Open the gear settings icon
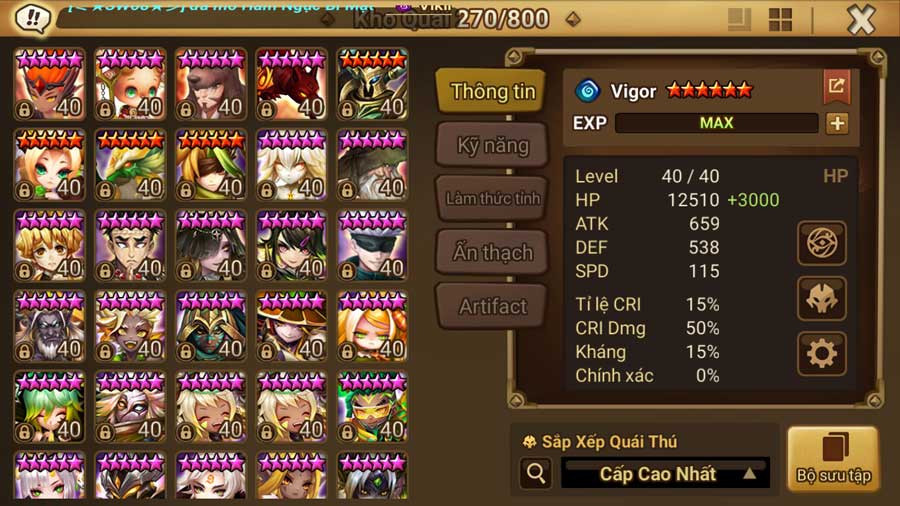900x506 pixels. tap(822, 352)
